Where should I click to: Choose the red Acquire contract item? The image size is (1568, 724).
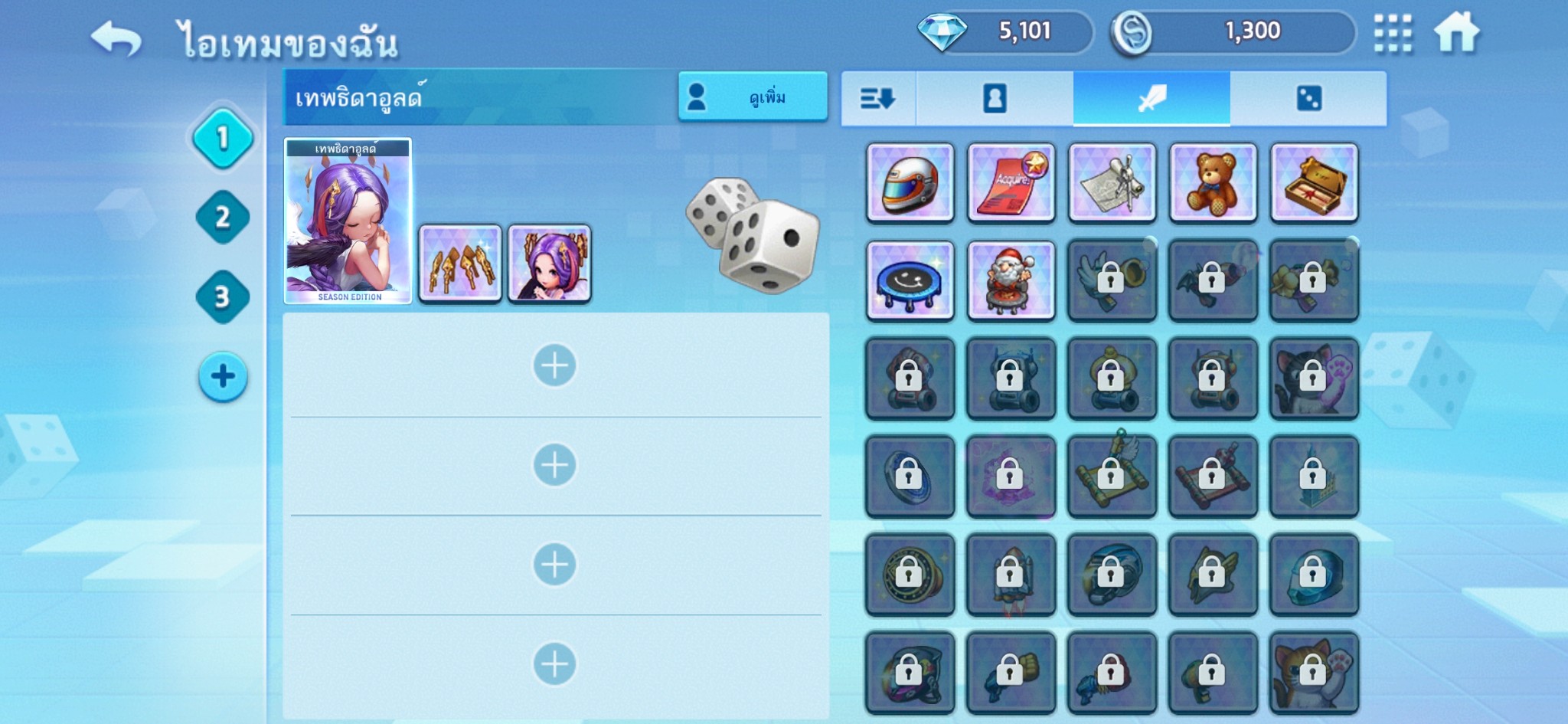coord(1011,183)
